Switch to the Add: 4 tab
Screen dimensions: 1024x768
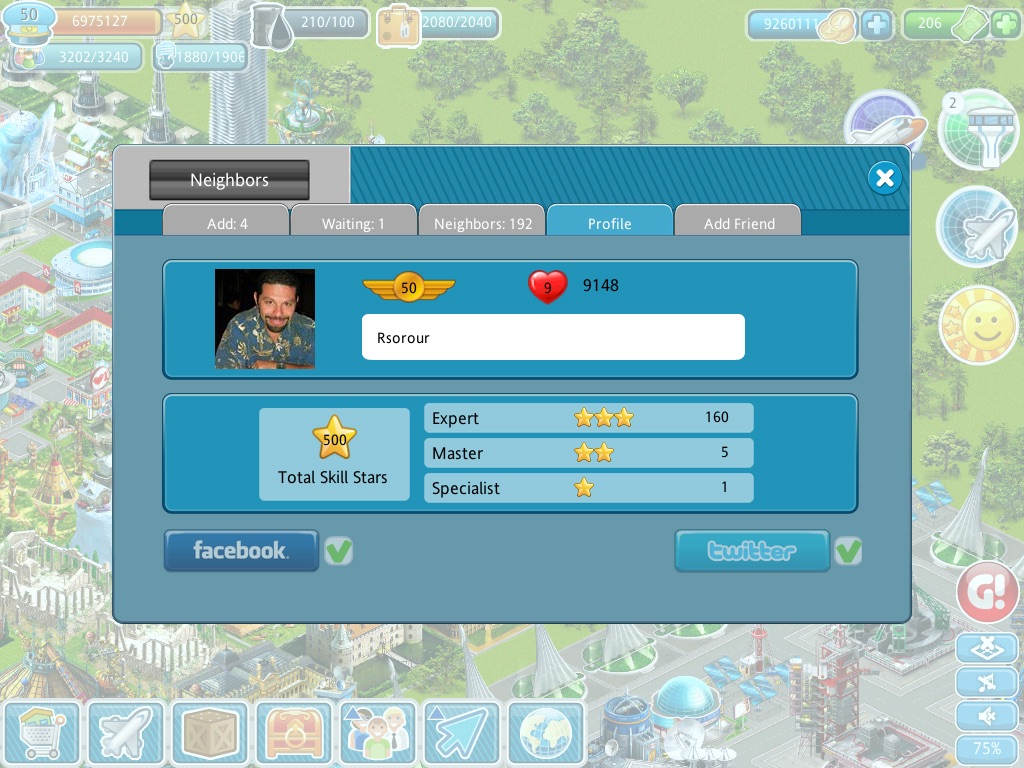pos(227,223)
